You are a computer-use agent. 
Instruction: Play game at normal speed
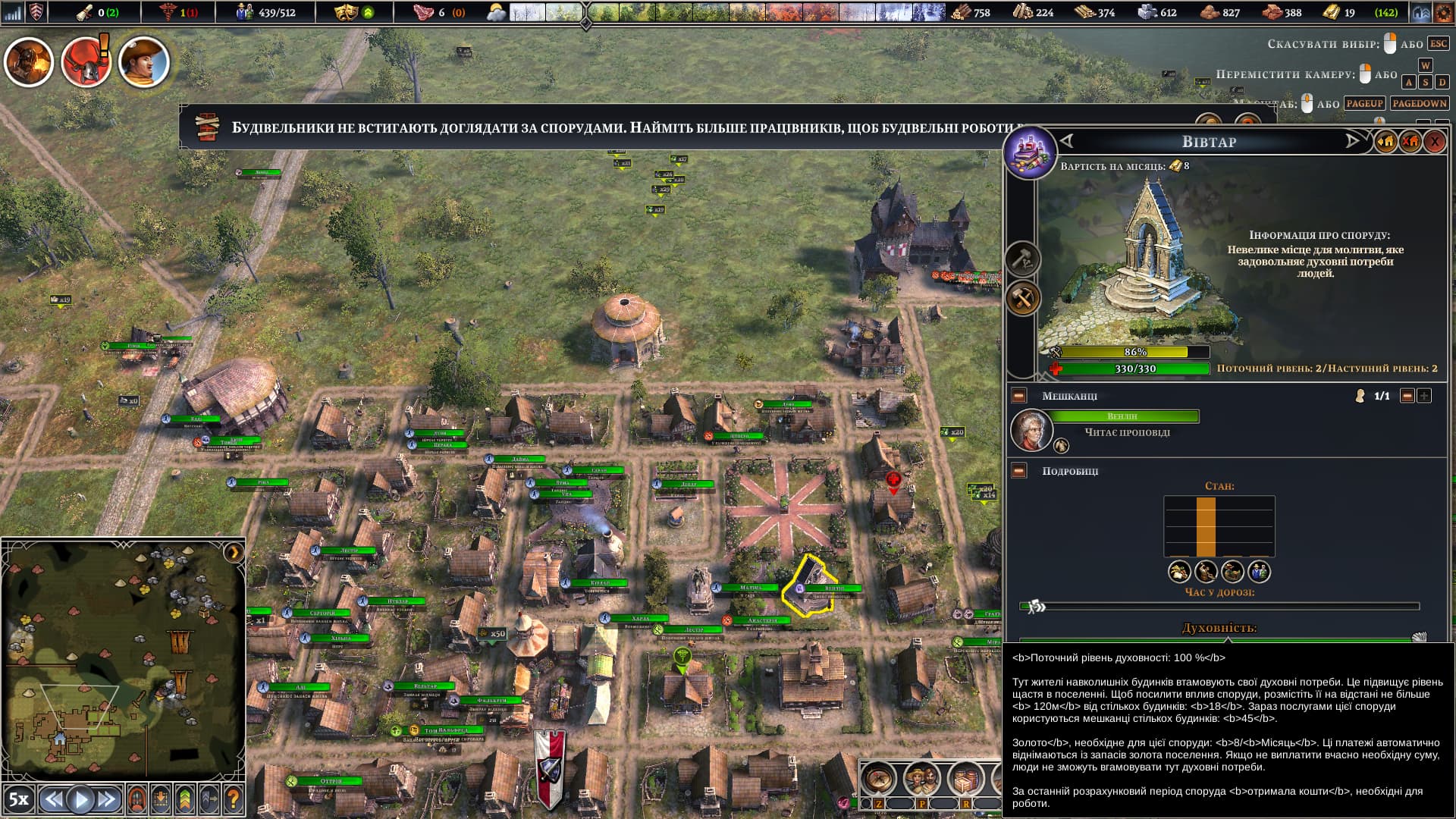coord(80,799)
